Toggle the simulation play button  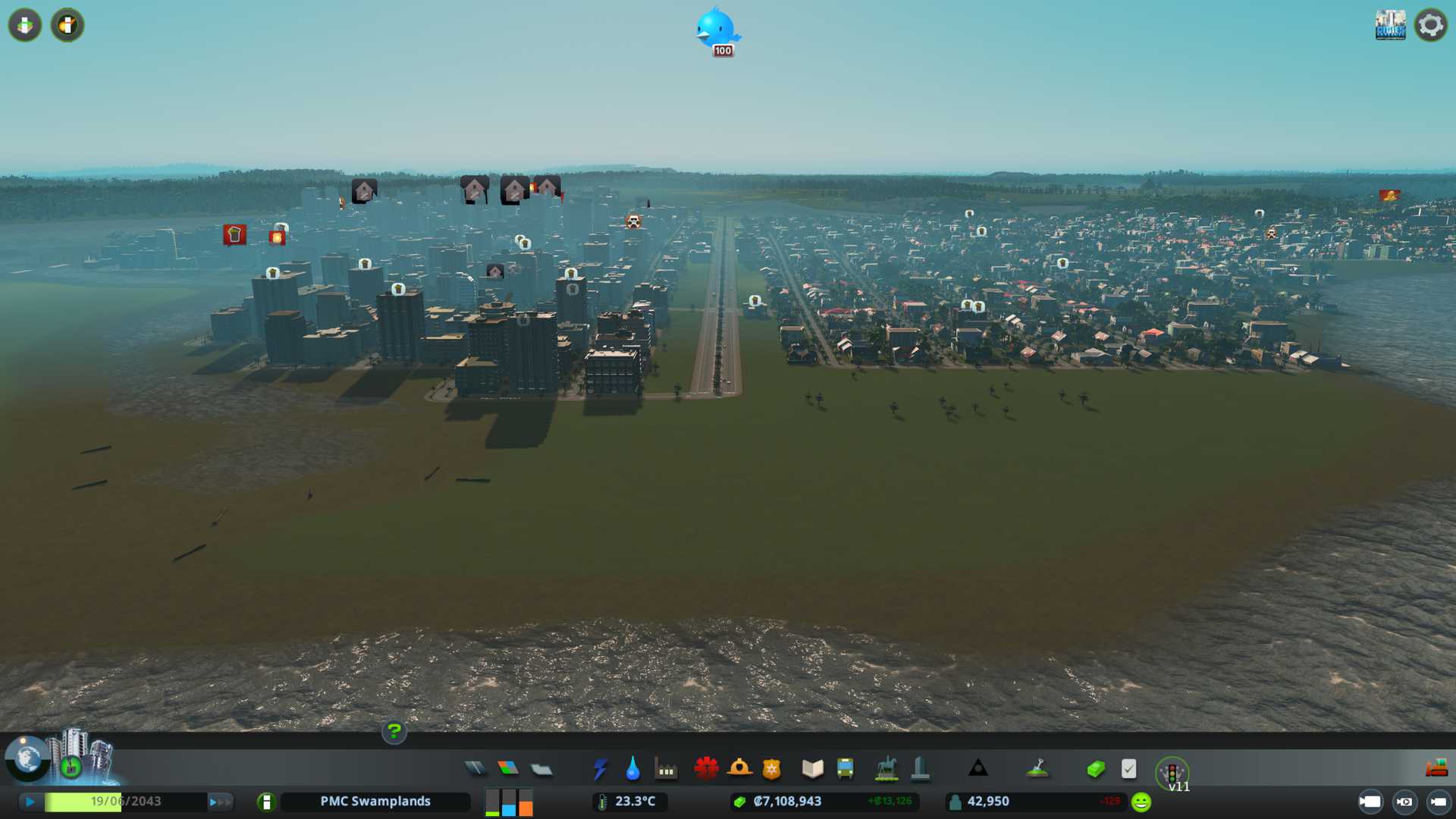tap(30, 802)
